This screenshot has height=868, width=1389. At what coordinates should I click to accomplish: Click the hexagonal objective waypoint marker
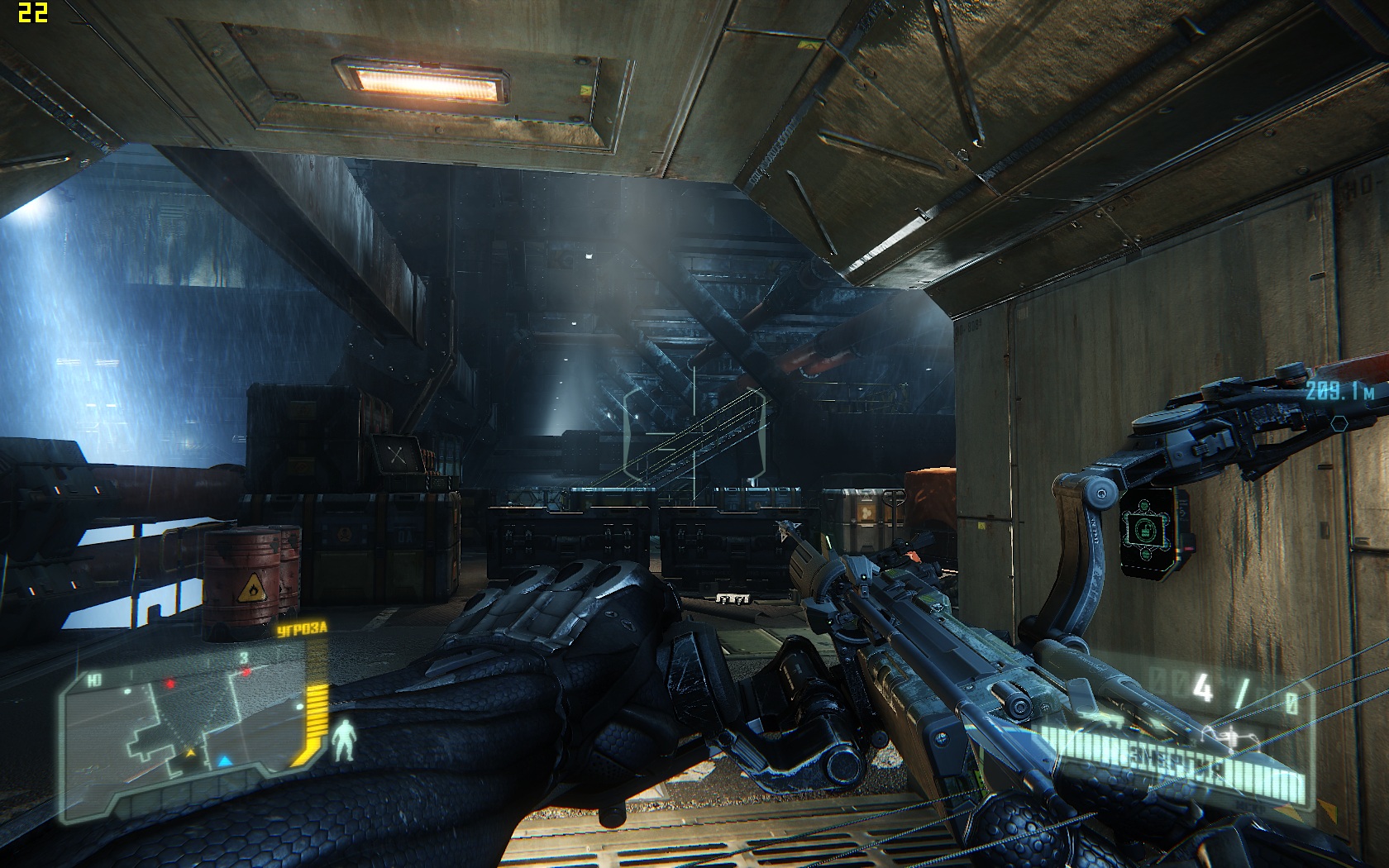coord(1339,422)
